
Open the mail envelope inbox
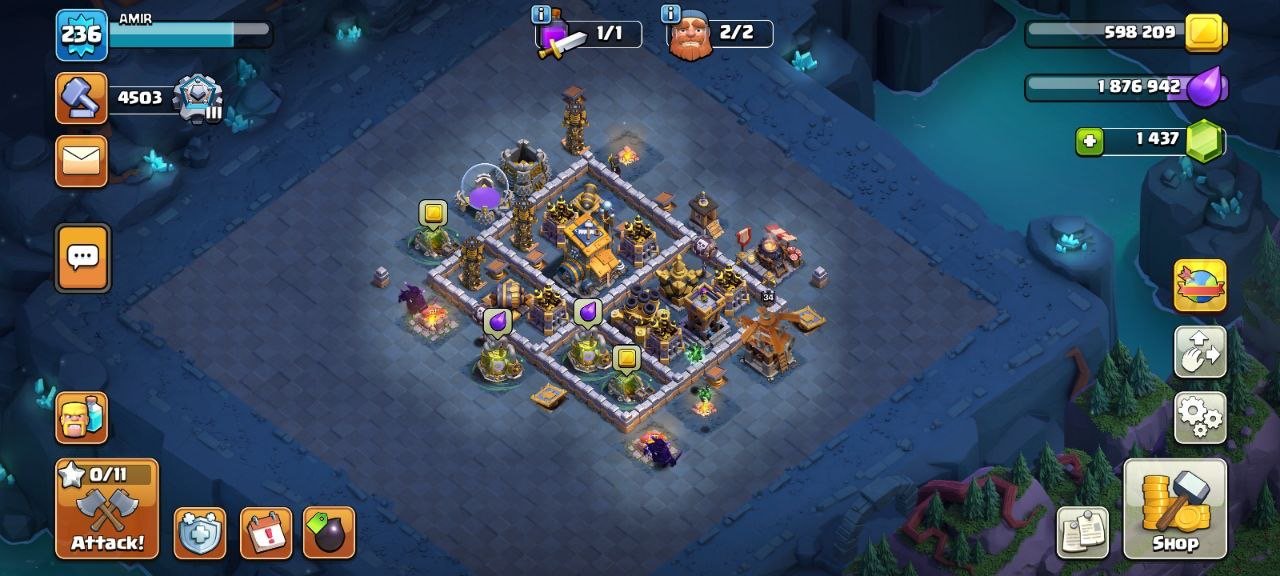[x=82, y=160]
